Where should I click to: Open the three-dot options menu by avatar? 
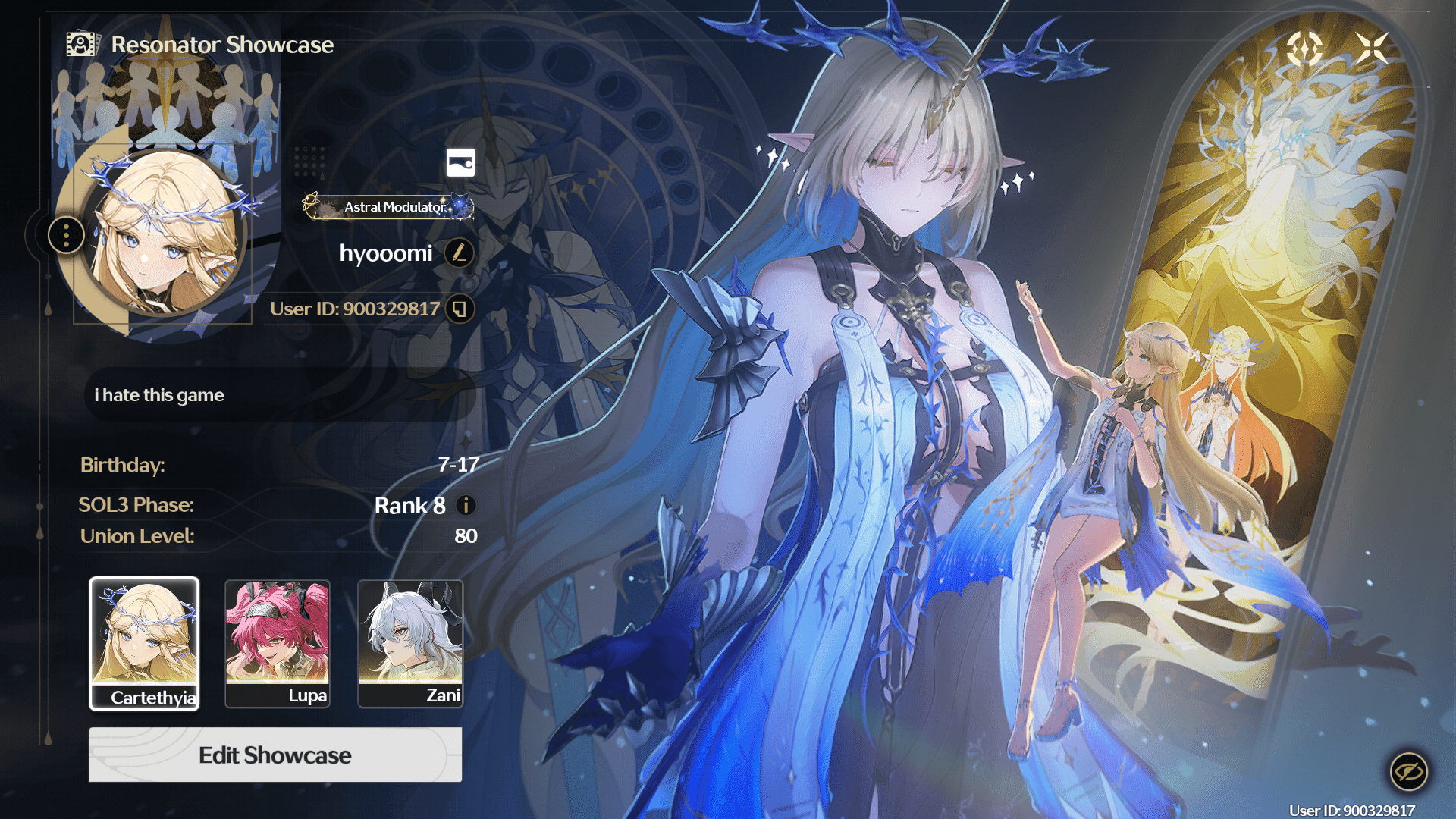(x=67, y=236)
